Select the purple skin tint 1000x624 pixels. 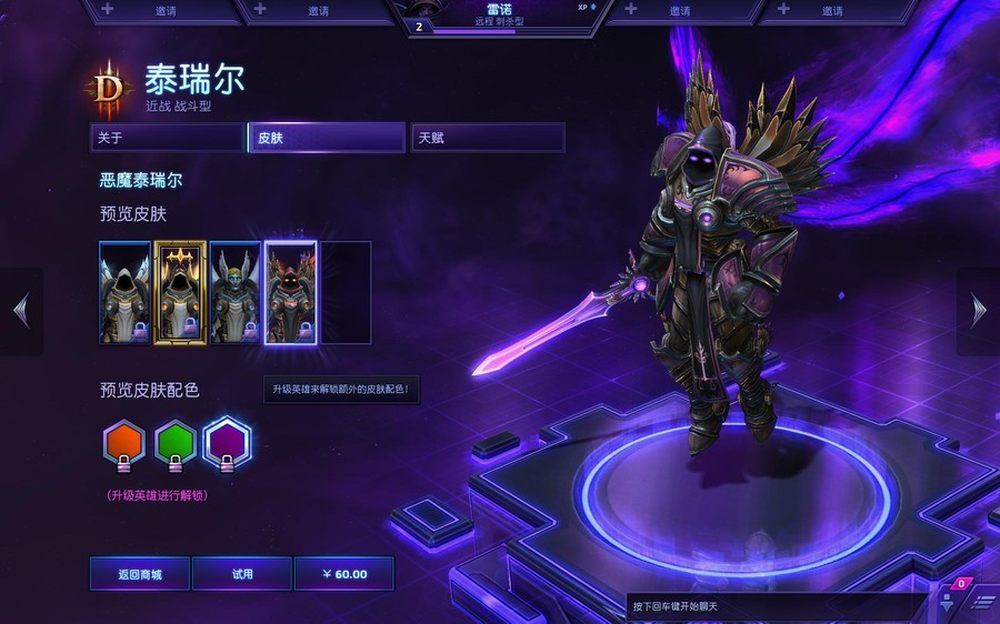[226, 443]
